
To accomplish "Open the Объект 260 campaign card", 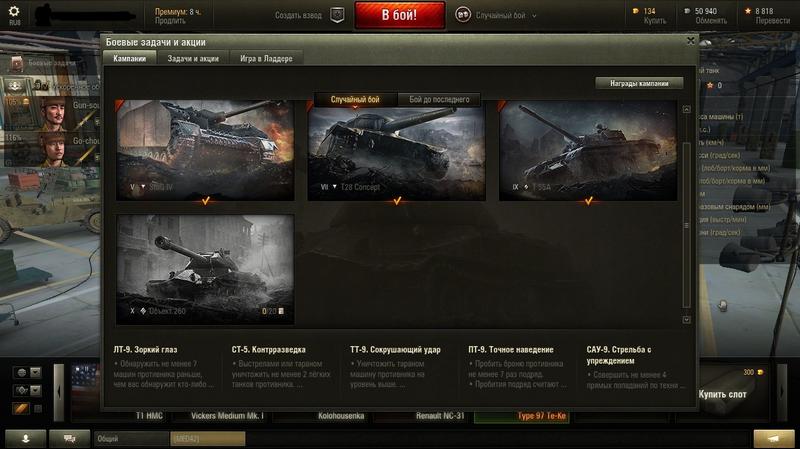I will (205, 267).
